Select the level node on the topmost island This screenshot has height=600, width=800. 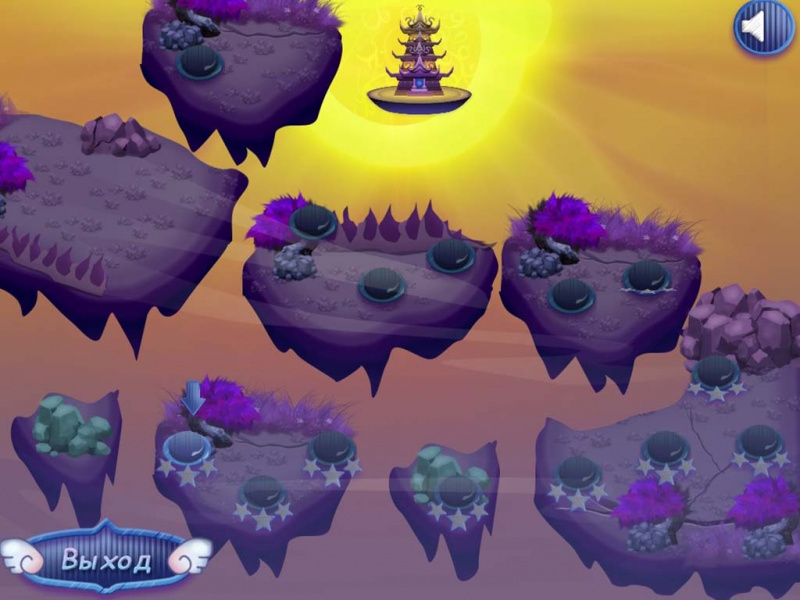tap(200, 62)
